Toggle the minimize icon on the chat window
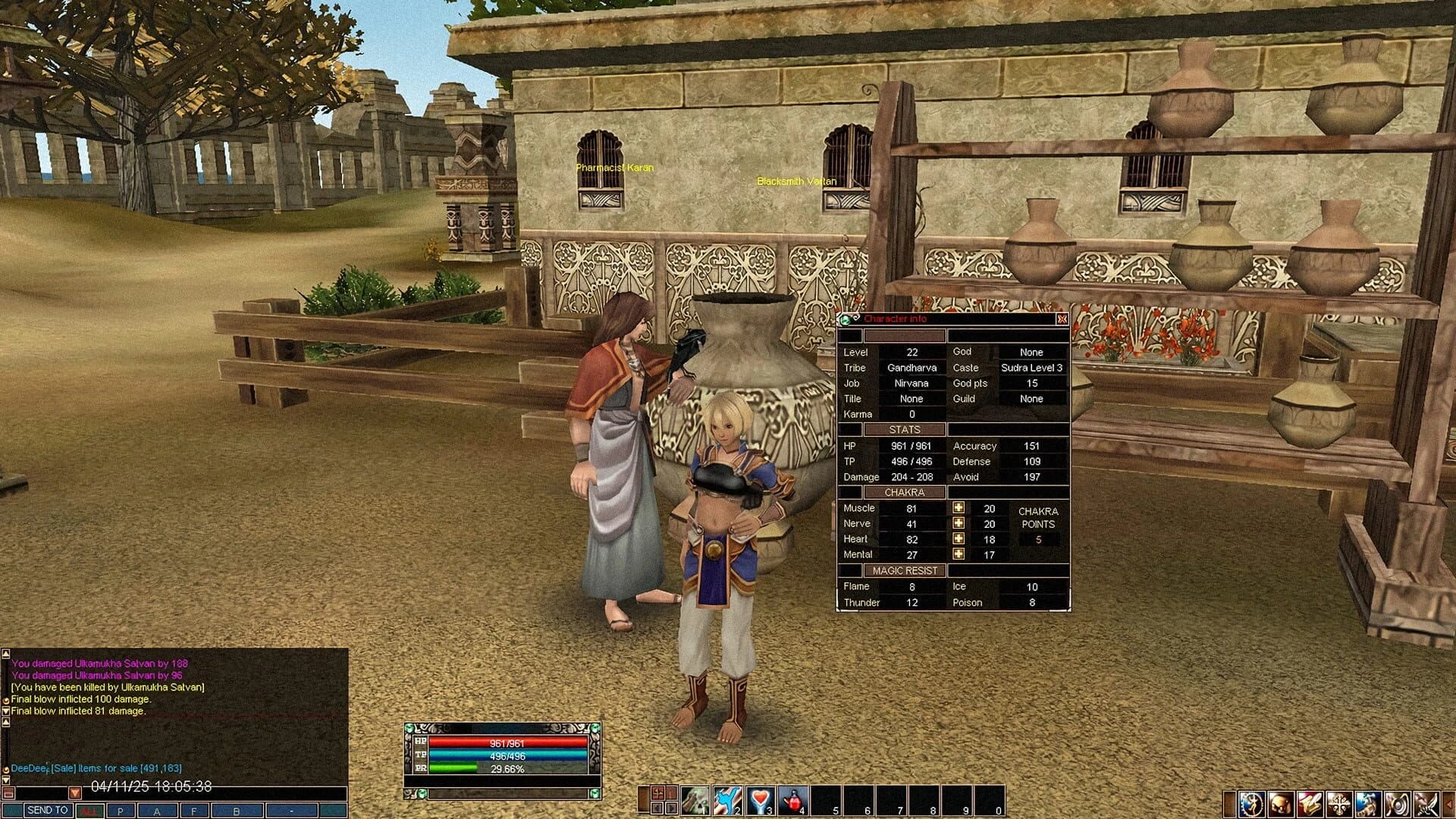The width and height of the screenshot is (1456, 819). [8, 793]
